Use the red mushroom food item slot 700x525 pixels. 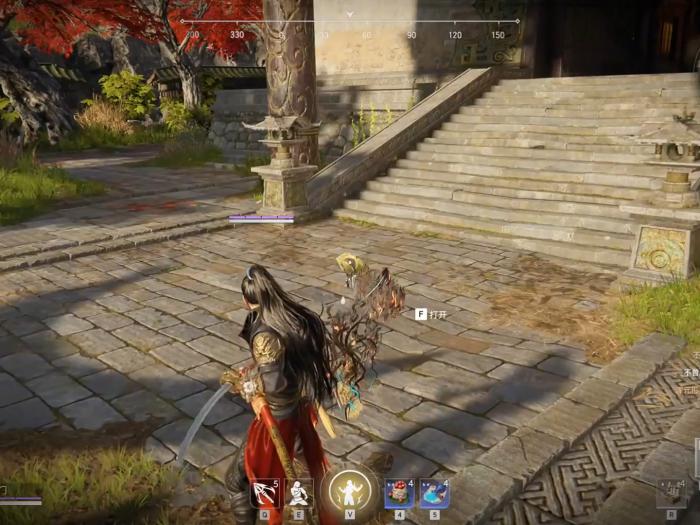click(x=399, y=493)
